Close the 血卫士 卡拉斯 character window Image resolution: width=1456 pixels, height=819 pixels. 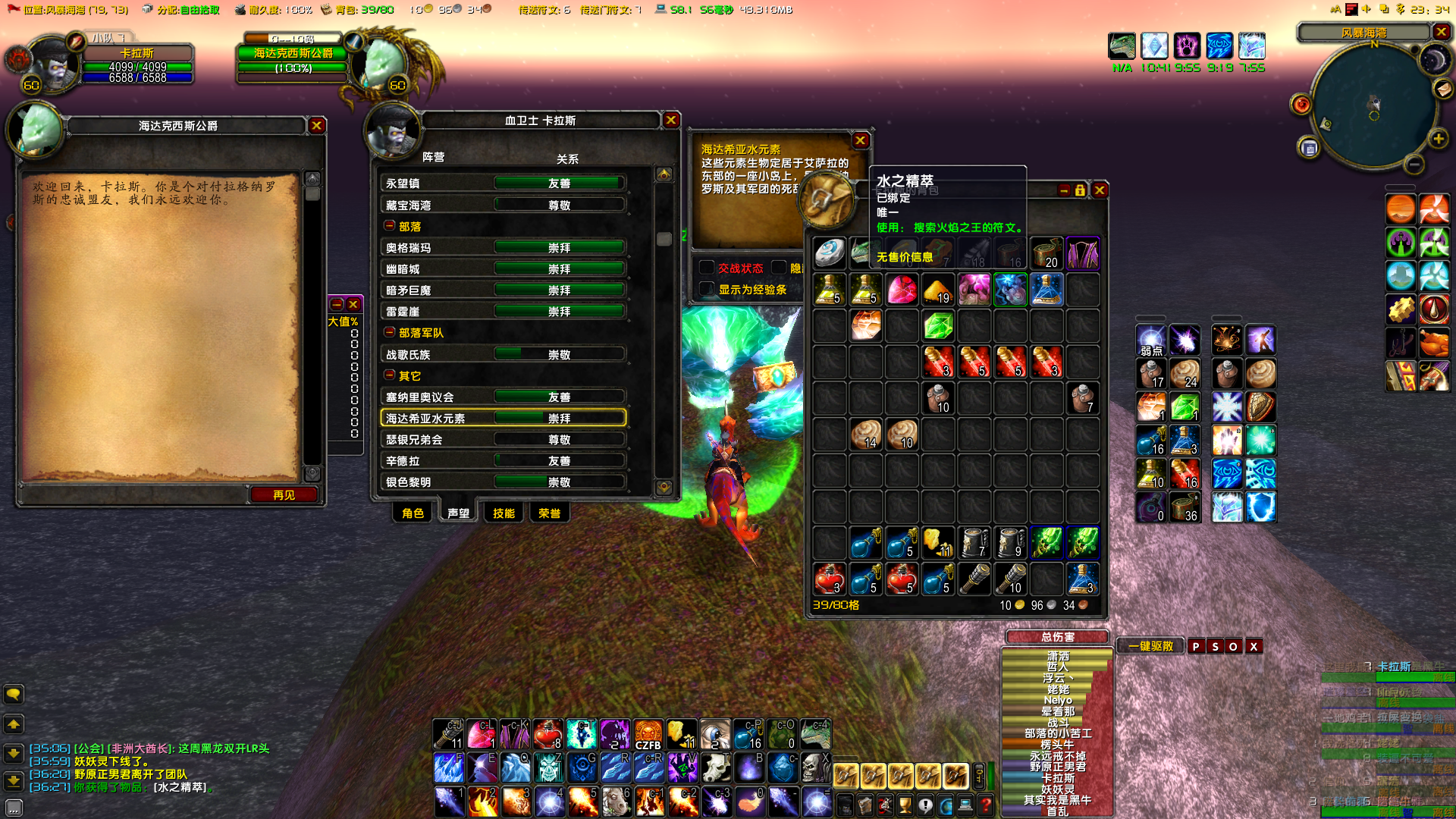[x=671, y=120]
